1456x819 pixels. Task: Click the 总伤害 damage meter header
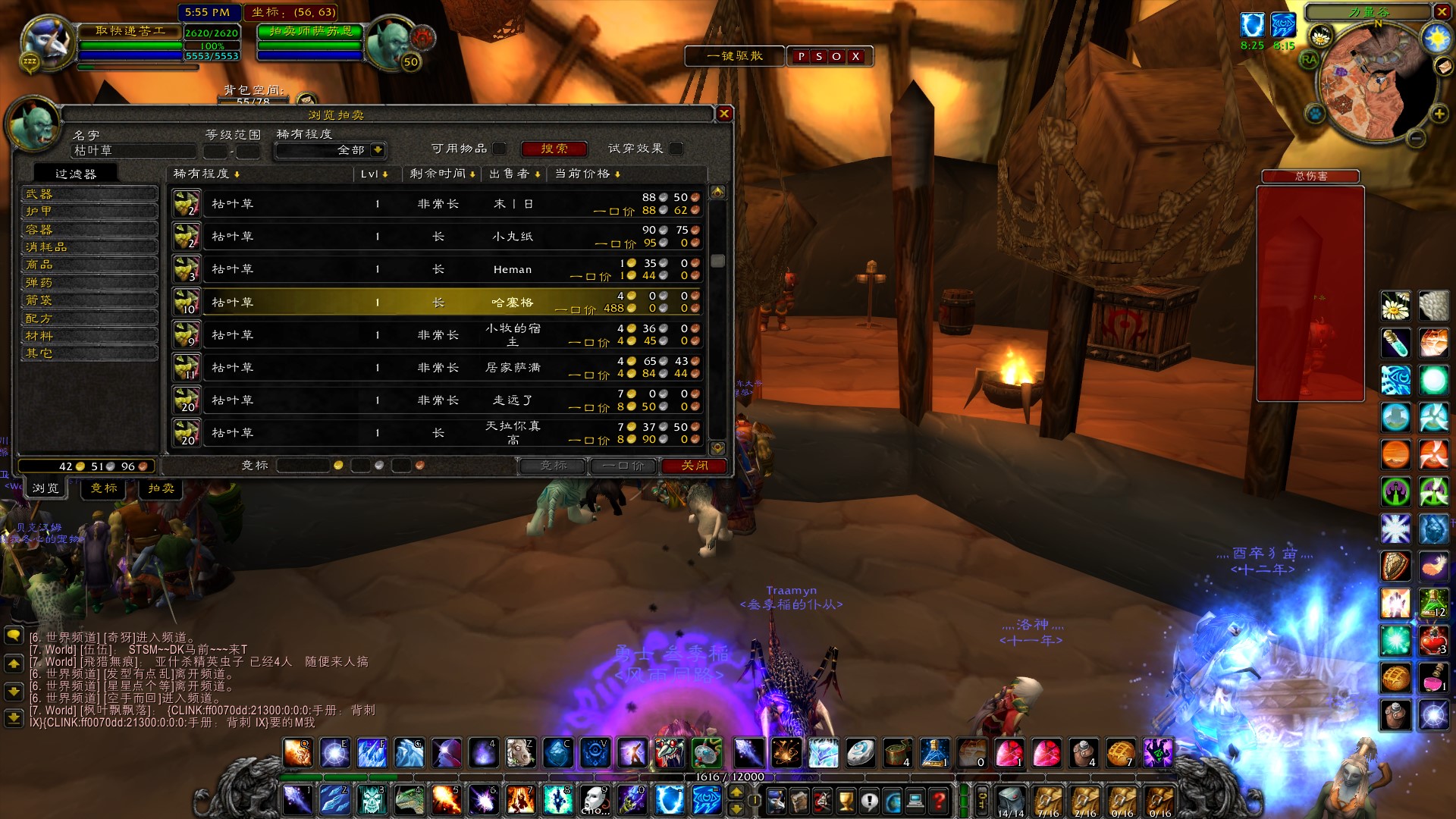[1310, 176]
